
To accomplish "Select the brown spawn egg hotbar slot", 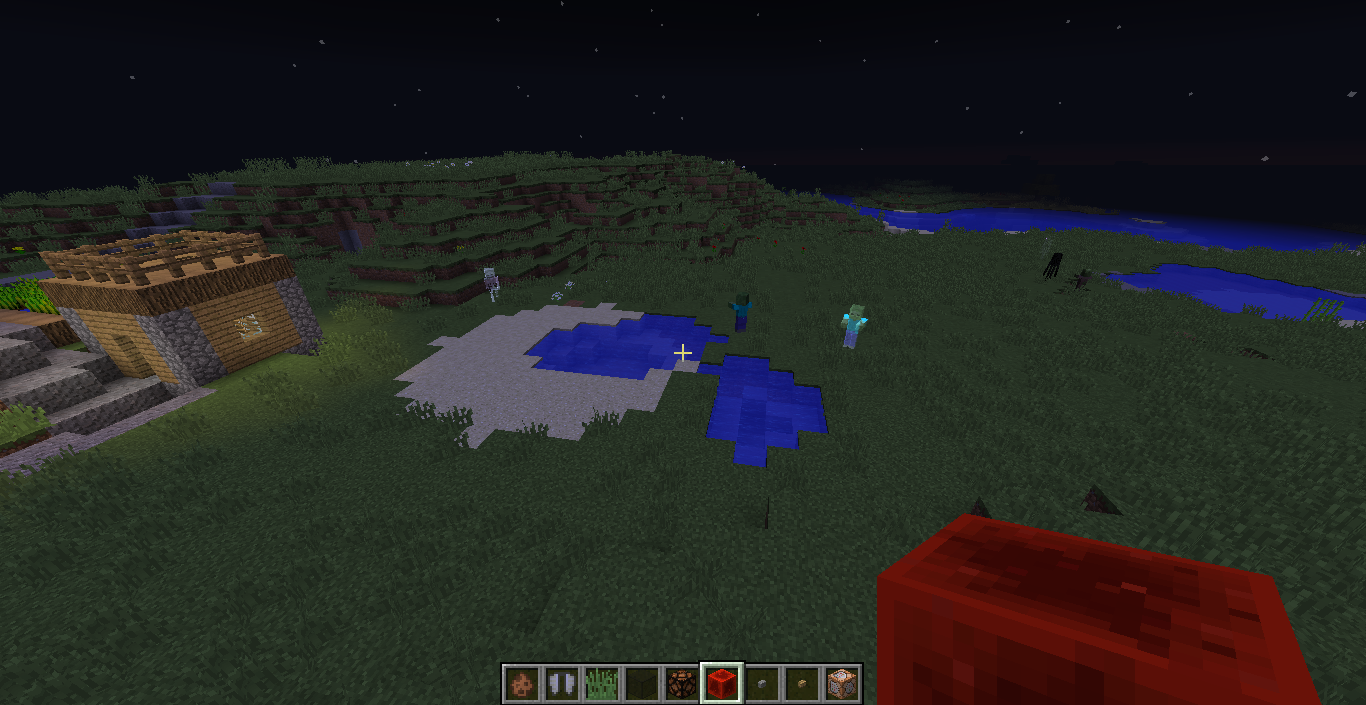I will click(x=520, y=684).
